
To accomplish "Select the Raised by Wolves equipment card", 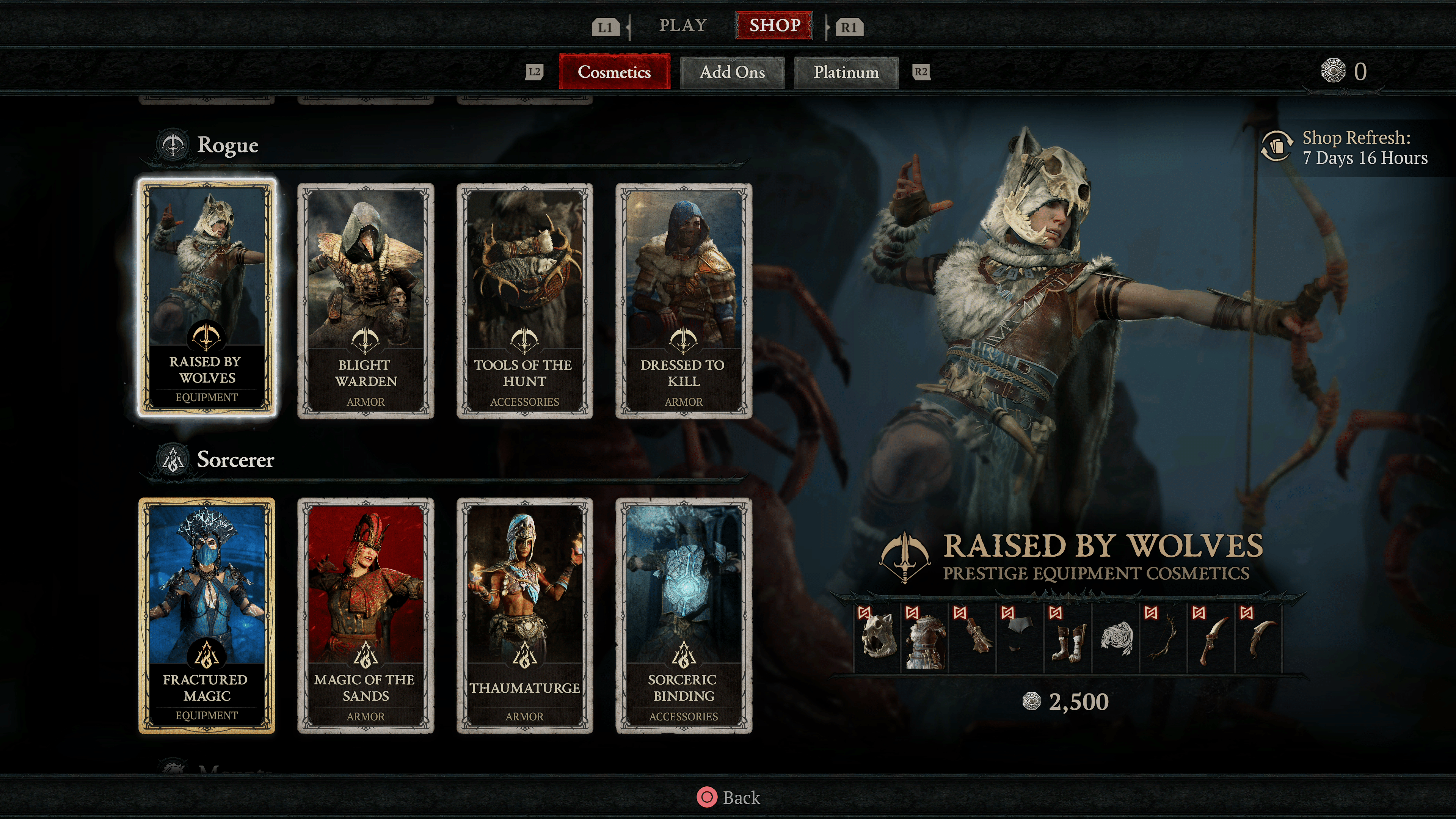I will pos(207,298).
